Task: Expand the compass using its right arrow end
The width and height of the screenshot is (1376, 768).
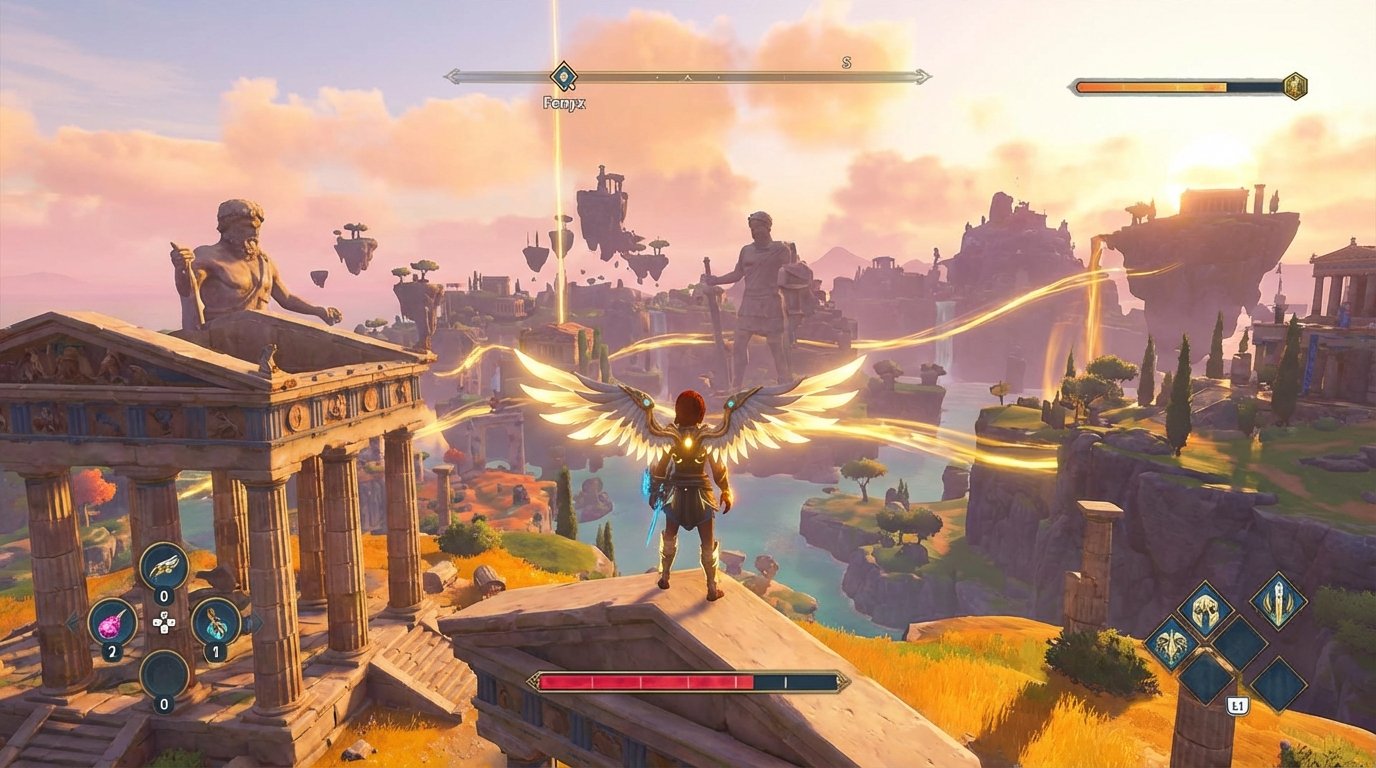Action: coord(922,74)
